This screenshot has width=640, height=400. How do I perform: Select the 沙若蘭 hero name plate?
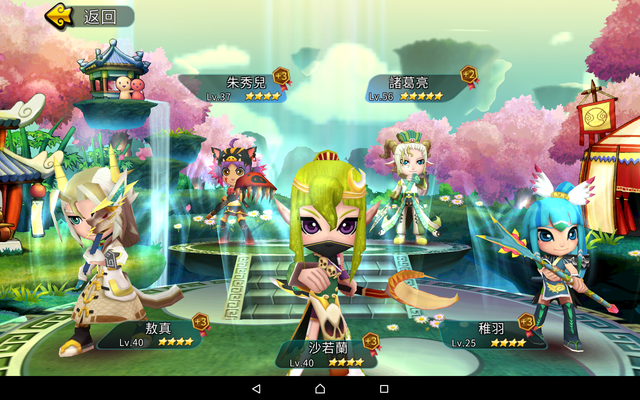[327, 353]
